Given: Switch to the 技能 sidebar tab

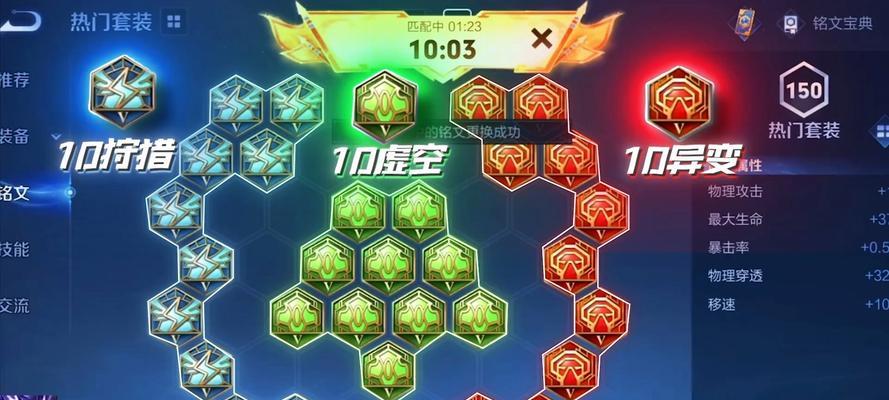Looking at the screenshot, I should [16, 249].
